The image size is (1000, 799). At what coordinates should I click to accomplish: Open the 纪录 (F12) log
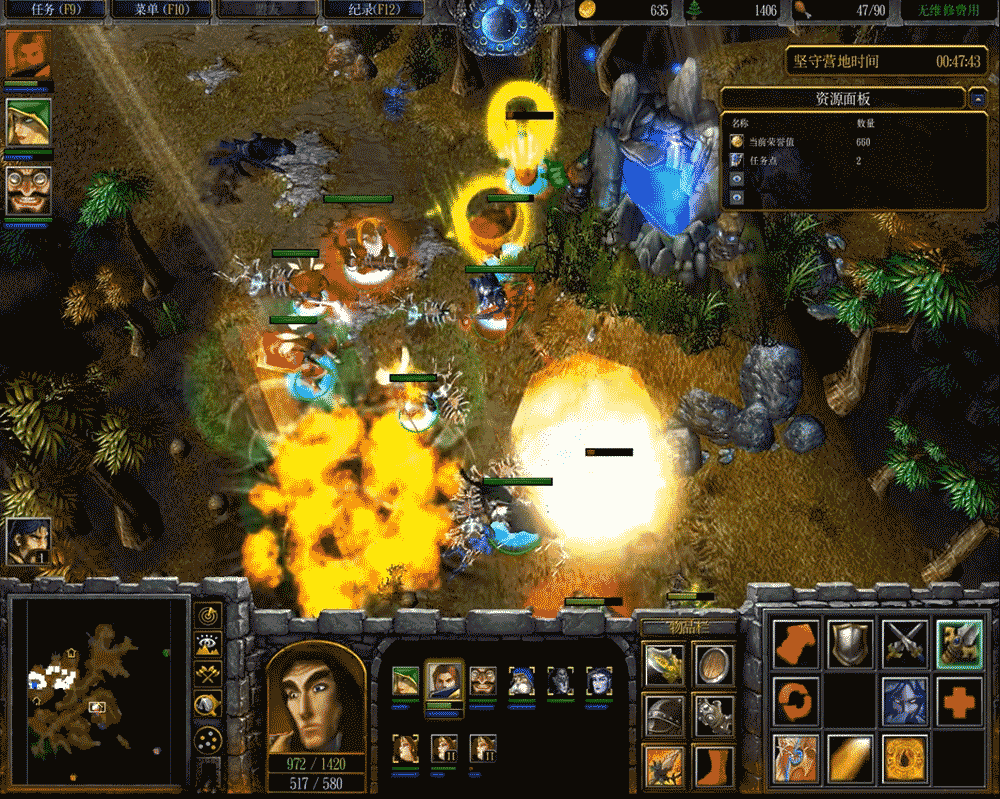coord(372,10)
